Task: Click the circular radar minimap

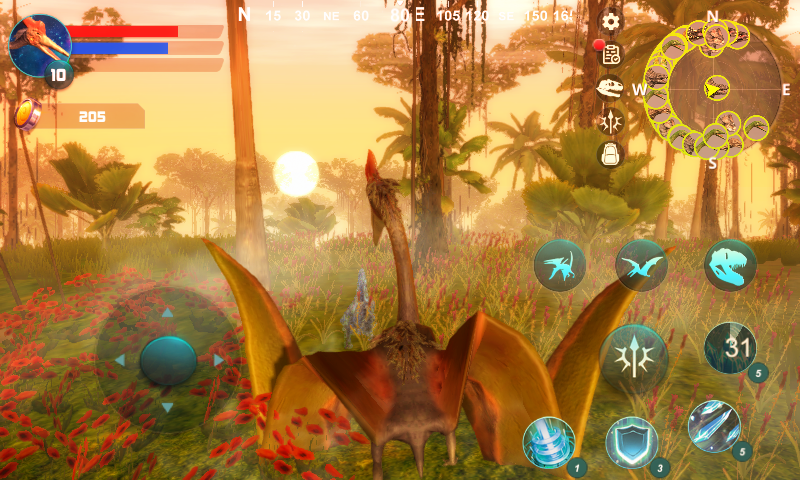Action: click(x=713, y=89)
